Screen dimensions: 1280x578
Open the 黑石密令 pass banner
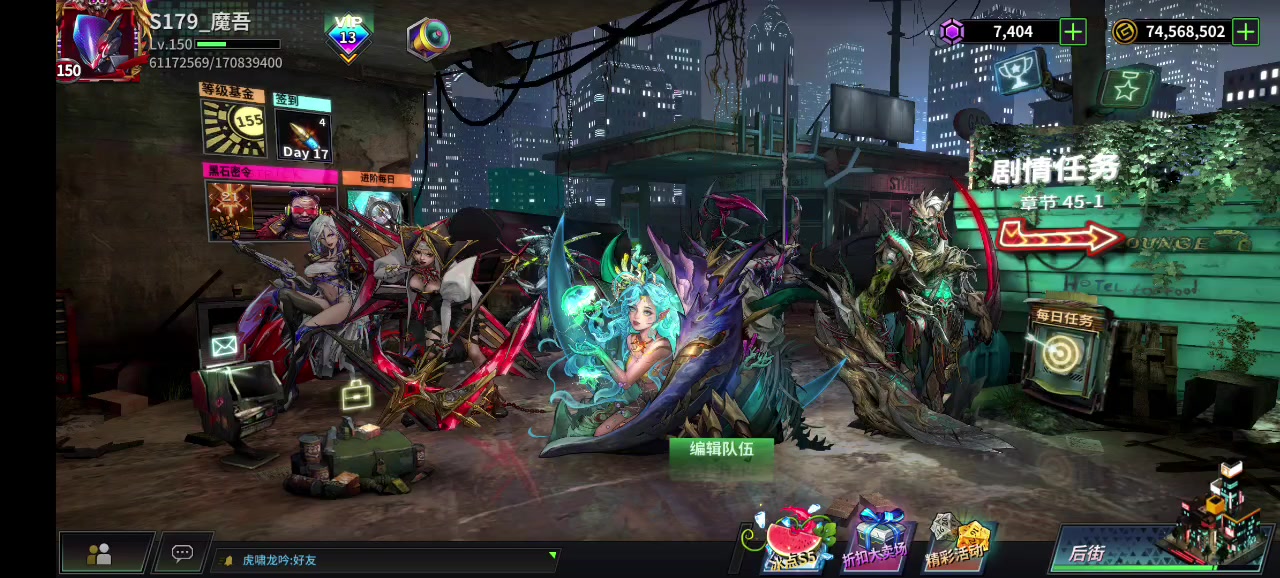(x=270, y=205)
